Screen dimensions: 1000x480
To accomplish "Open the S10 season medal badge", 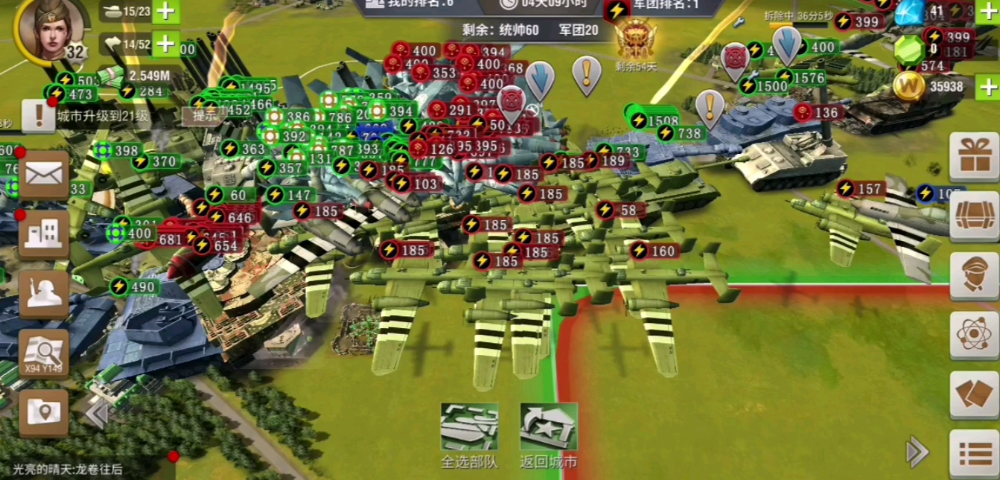I will (x=634, y=40).
